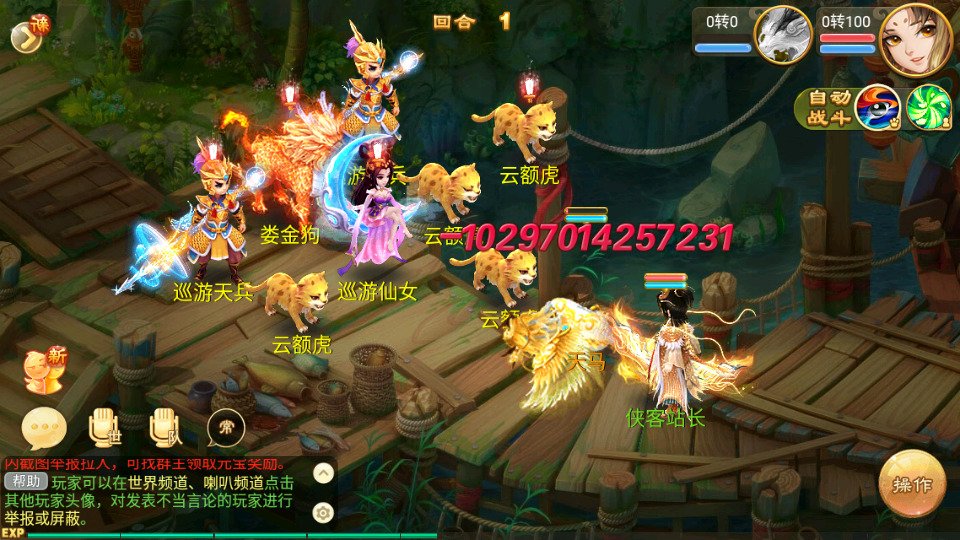Image resolution: width=960 pixels, height=540 pixels.
Task: Open chat settings gear icon
Action: tap(323, 513)
